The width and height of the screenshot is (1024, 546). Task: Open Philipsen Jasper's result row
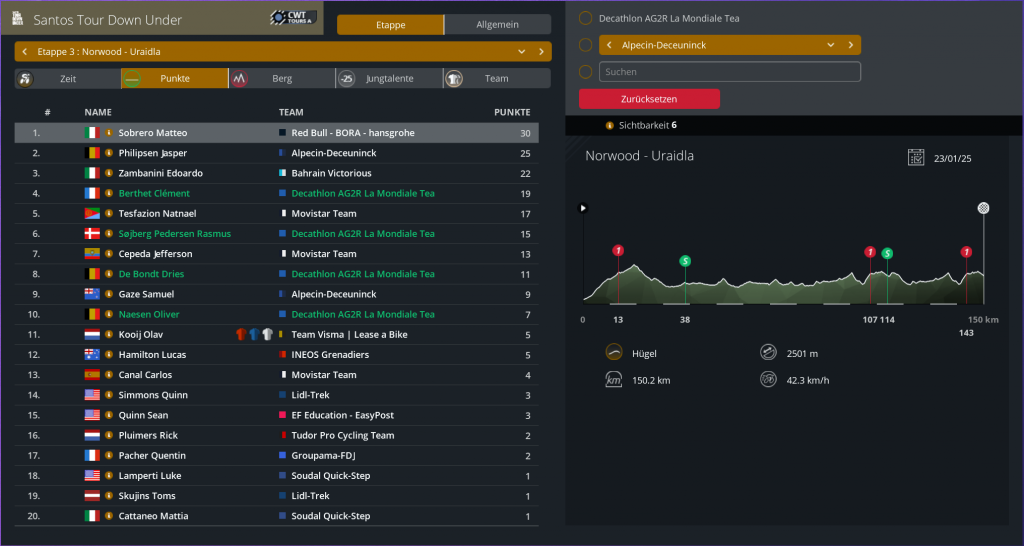[x=152, y=153]
